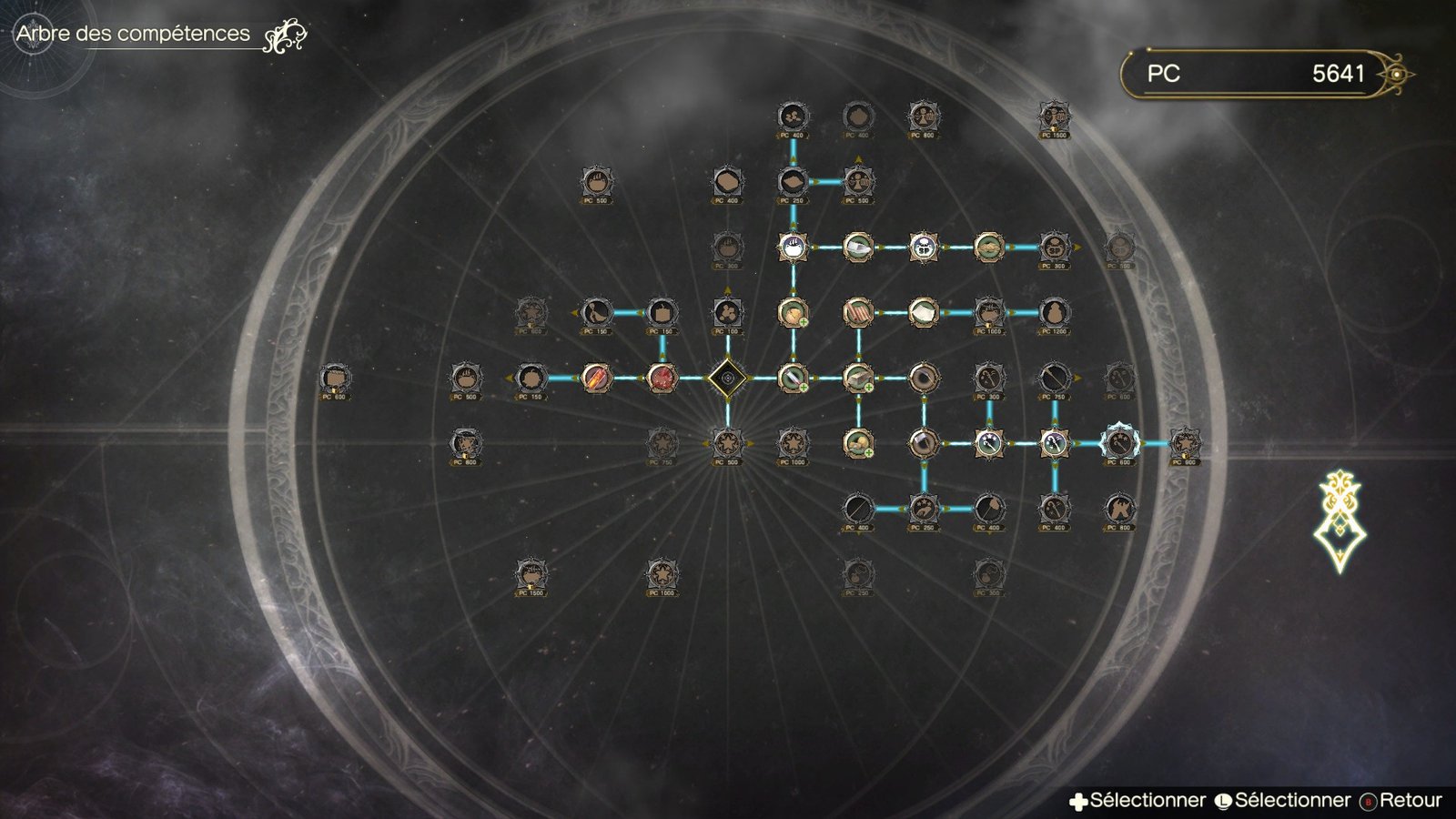Select the 500 PC star node below the centre
The width and height of the screenshot is (1456, 819).
click(727, 443)
